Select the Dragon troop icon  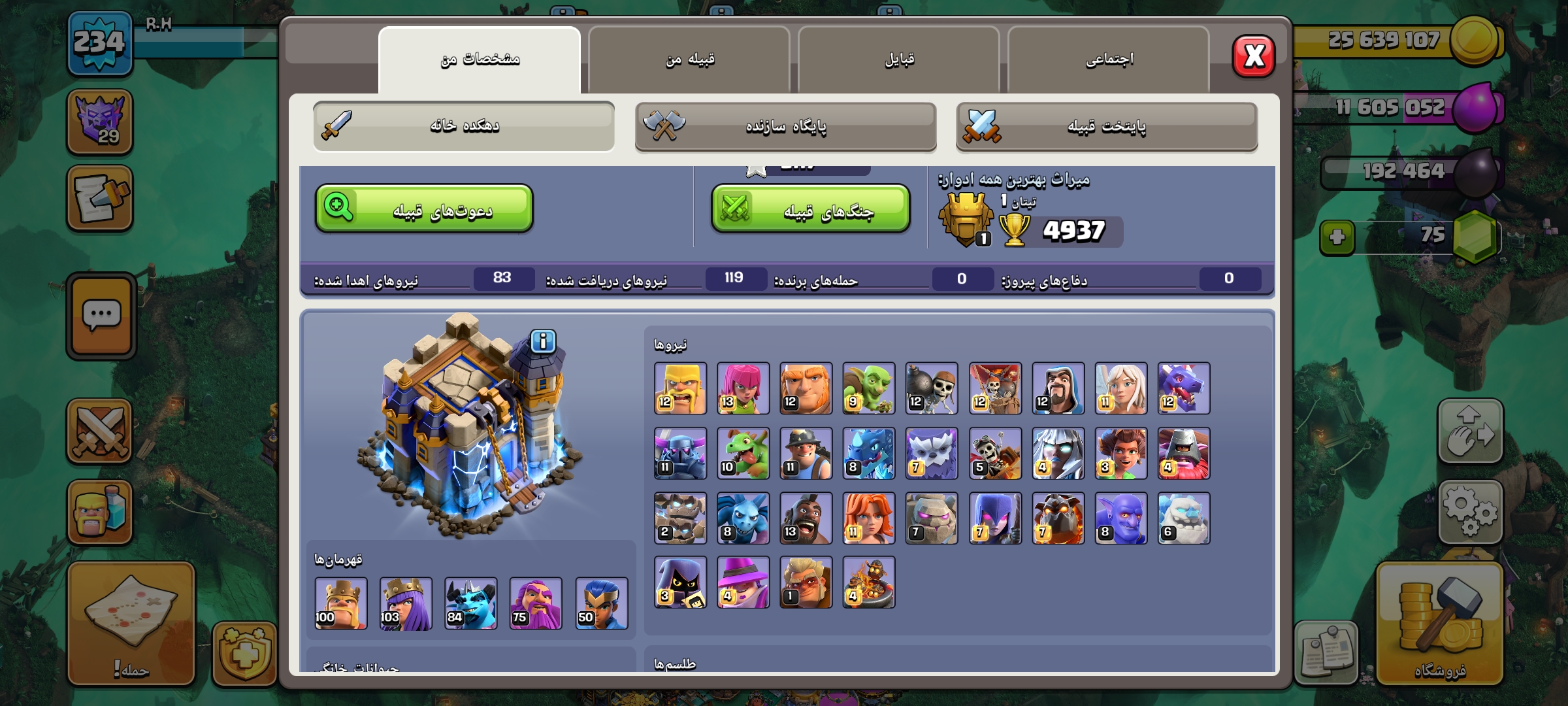(1183, 389)
